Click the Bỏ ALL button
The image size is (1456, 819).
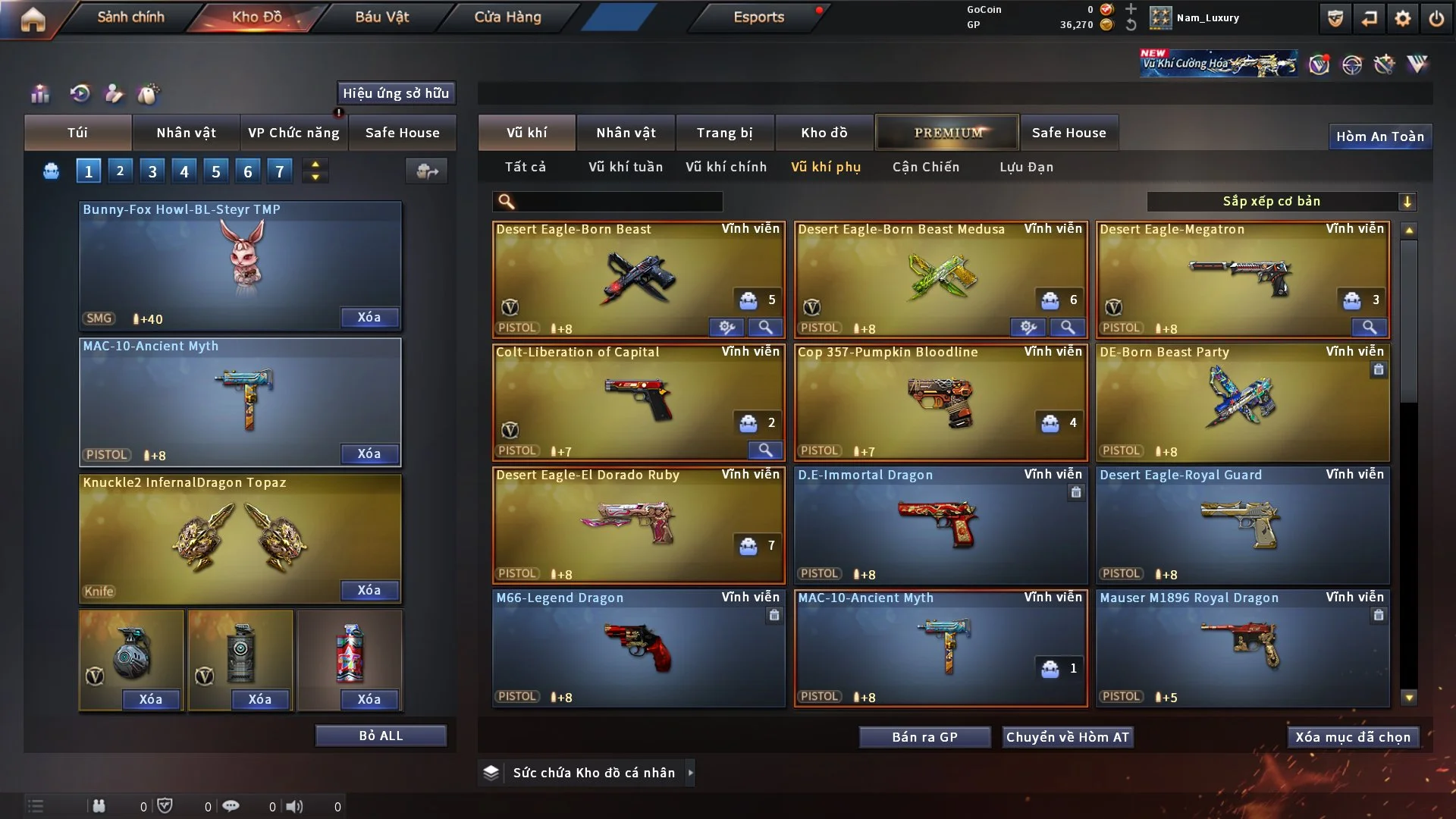(381, 736)
